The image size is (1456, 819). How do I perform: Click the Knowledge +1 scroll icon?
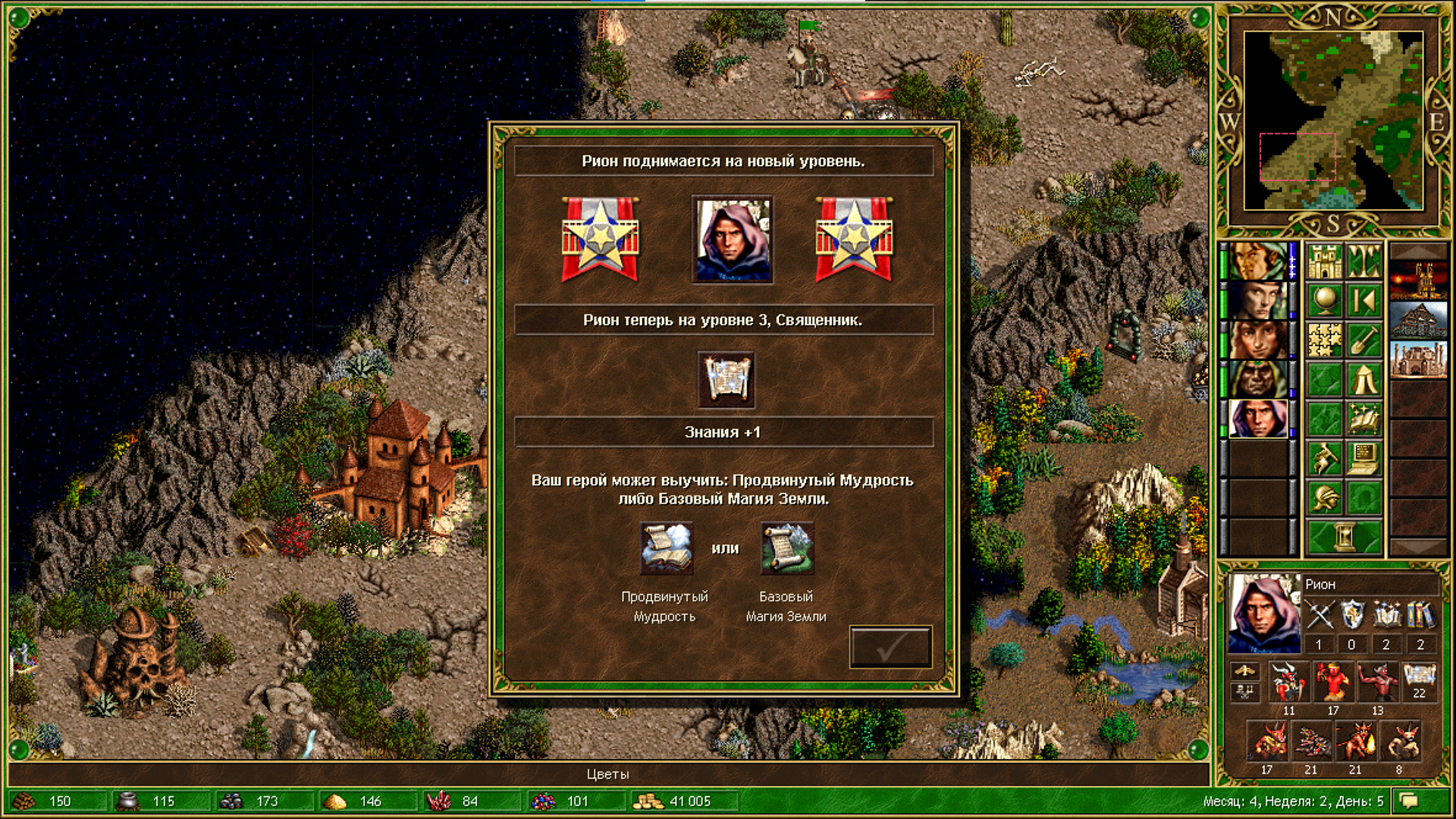coord(726,379)
